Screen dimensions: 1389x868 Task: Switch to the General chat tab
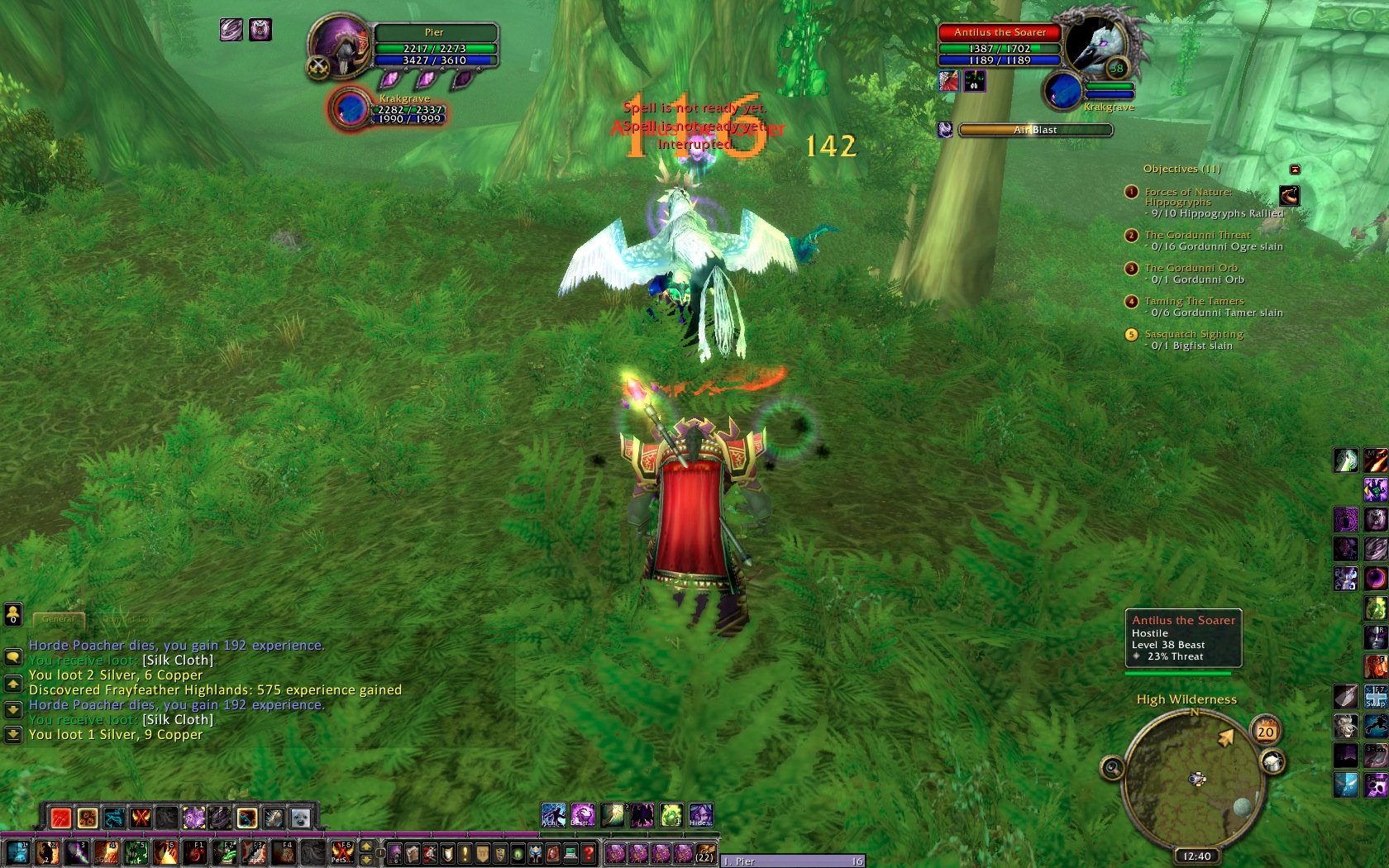tap(58, 618)
